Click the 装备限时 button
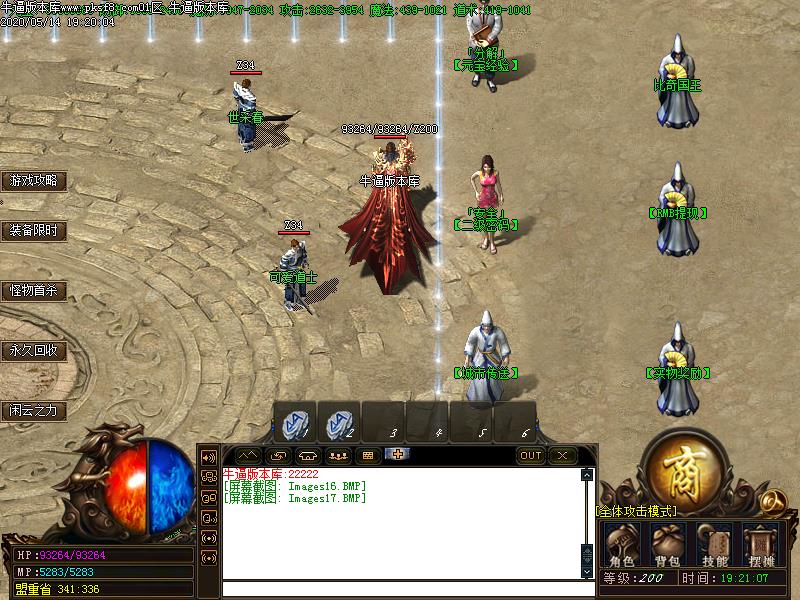Screen dimensions: 800x600 coord(34,231)
